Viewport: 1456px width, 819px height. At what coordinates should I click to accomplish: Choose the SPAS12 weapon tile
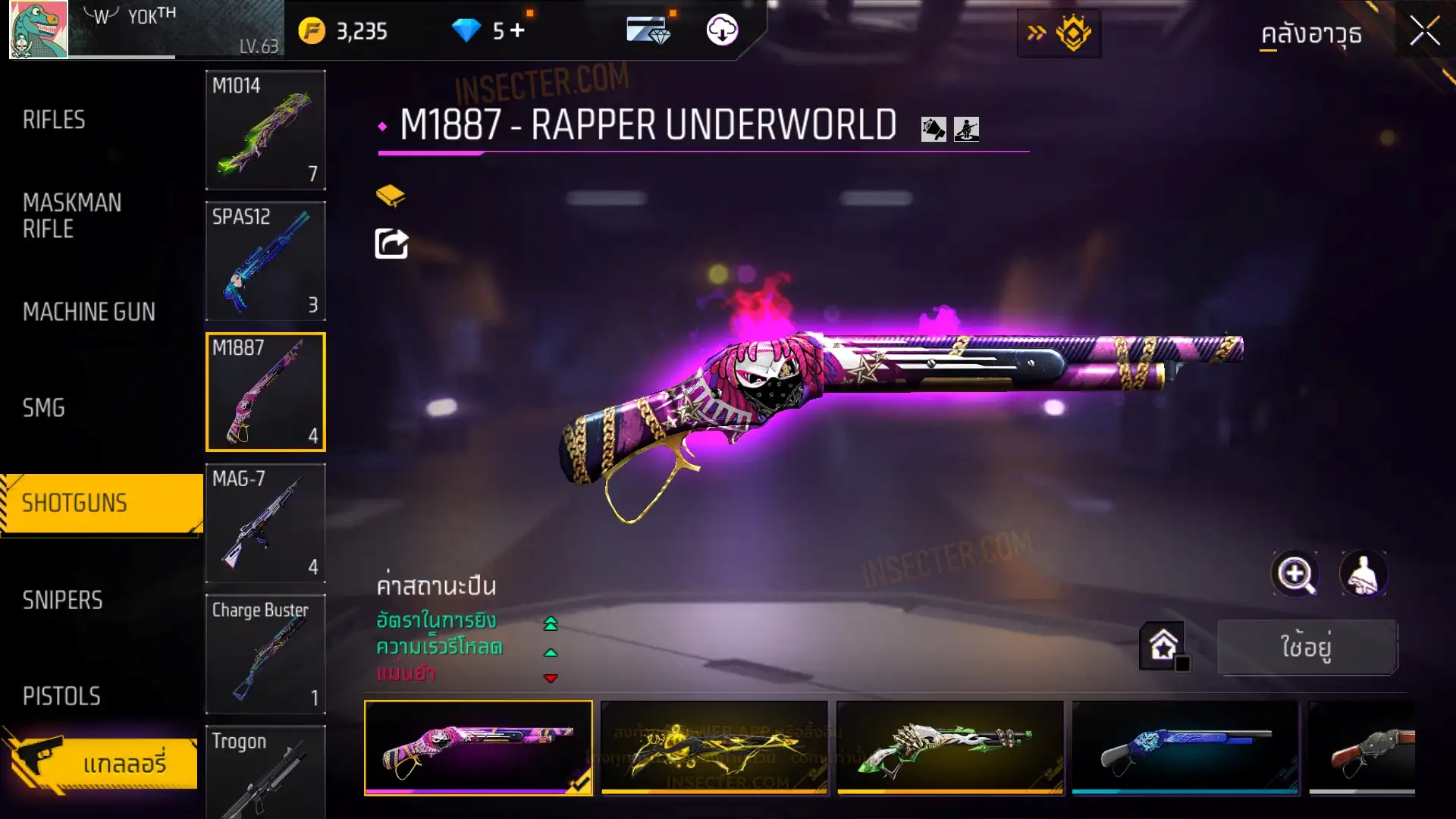click(x=265, y=261)
